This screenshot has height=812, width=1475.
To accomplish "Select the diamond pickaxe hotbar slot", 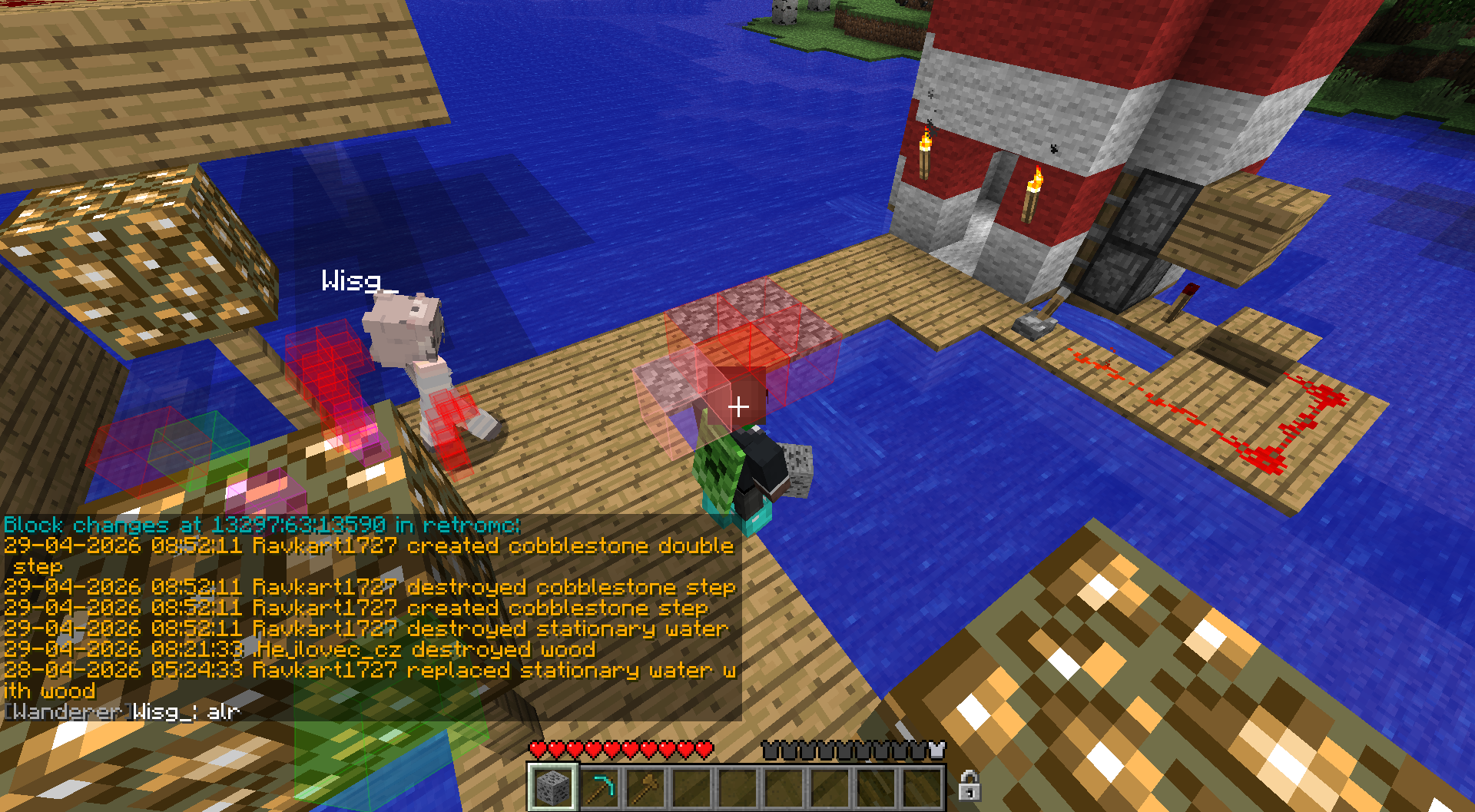I will click(599, 787).
